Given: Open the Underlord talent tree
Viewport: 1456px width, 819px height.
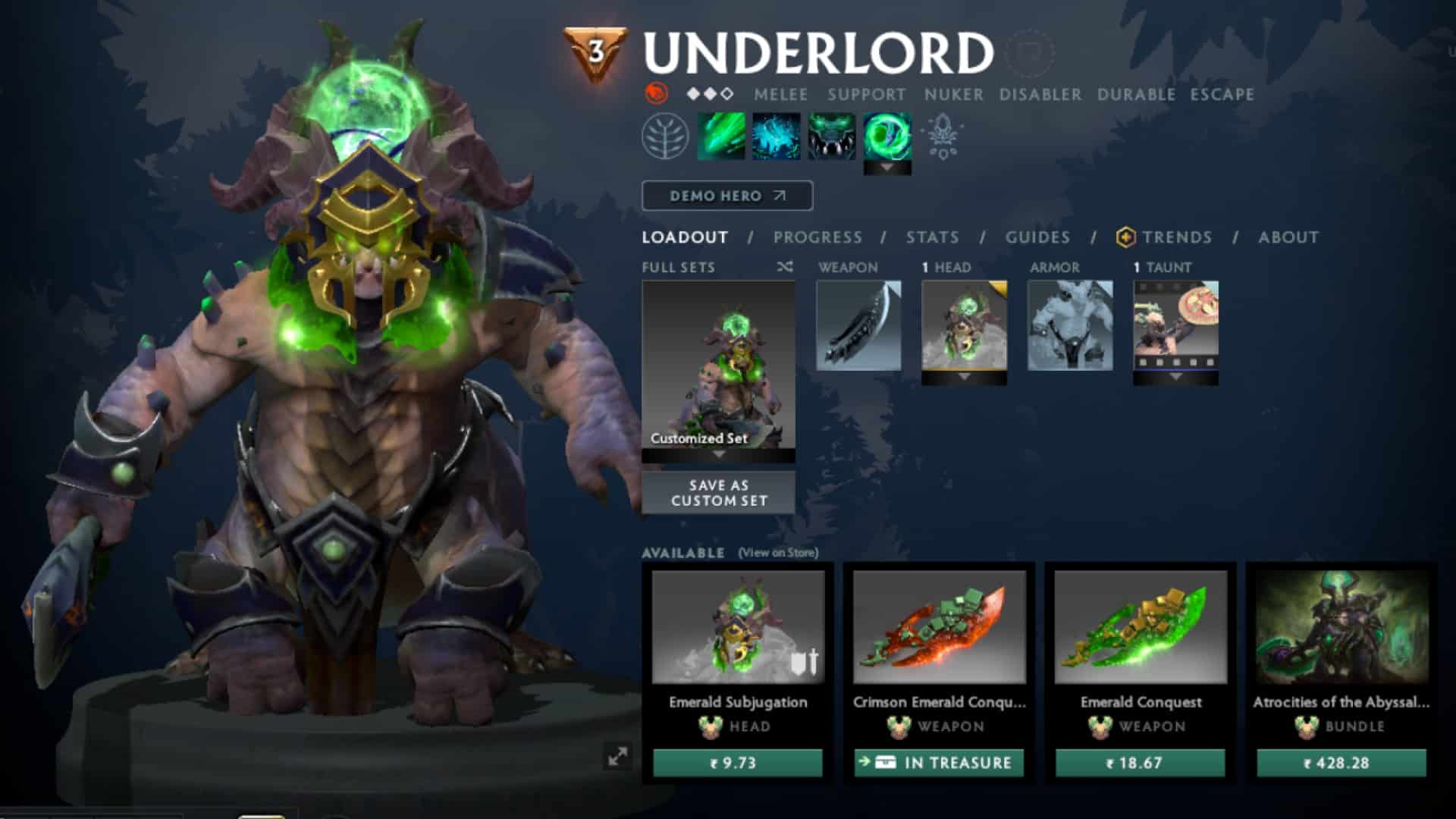Looking at the screenshot, I should (x=666, y=137).
